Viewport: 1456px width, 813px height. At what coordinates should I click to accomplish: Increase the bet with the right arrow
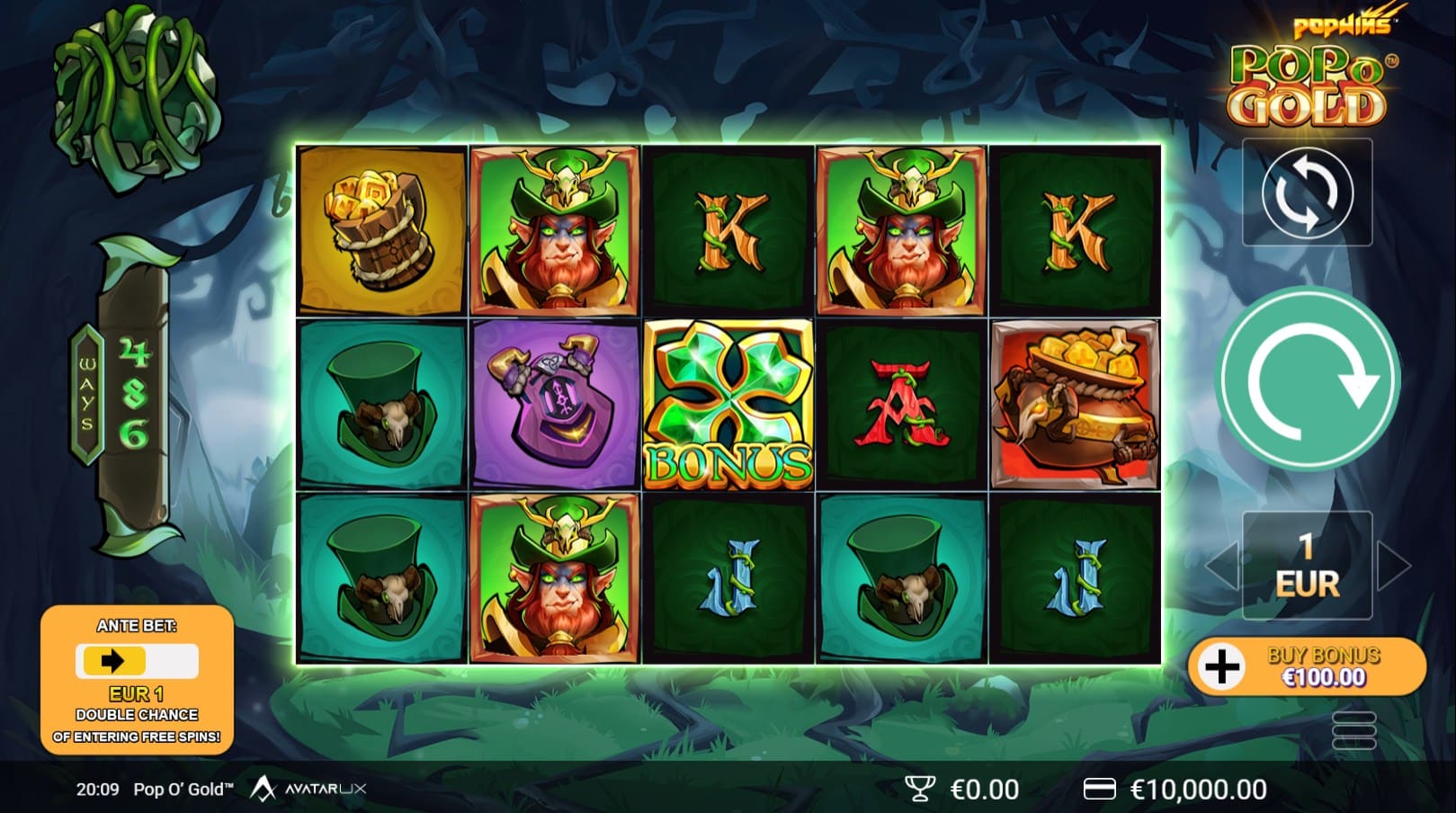[1392, 566]
